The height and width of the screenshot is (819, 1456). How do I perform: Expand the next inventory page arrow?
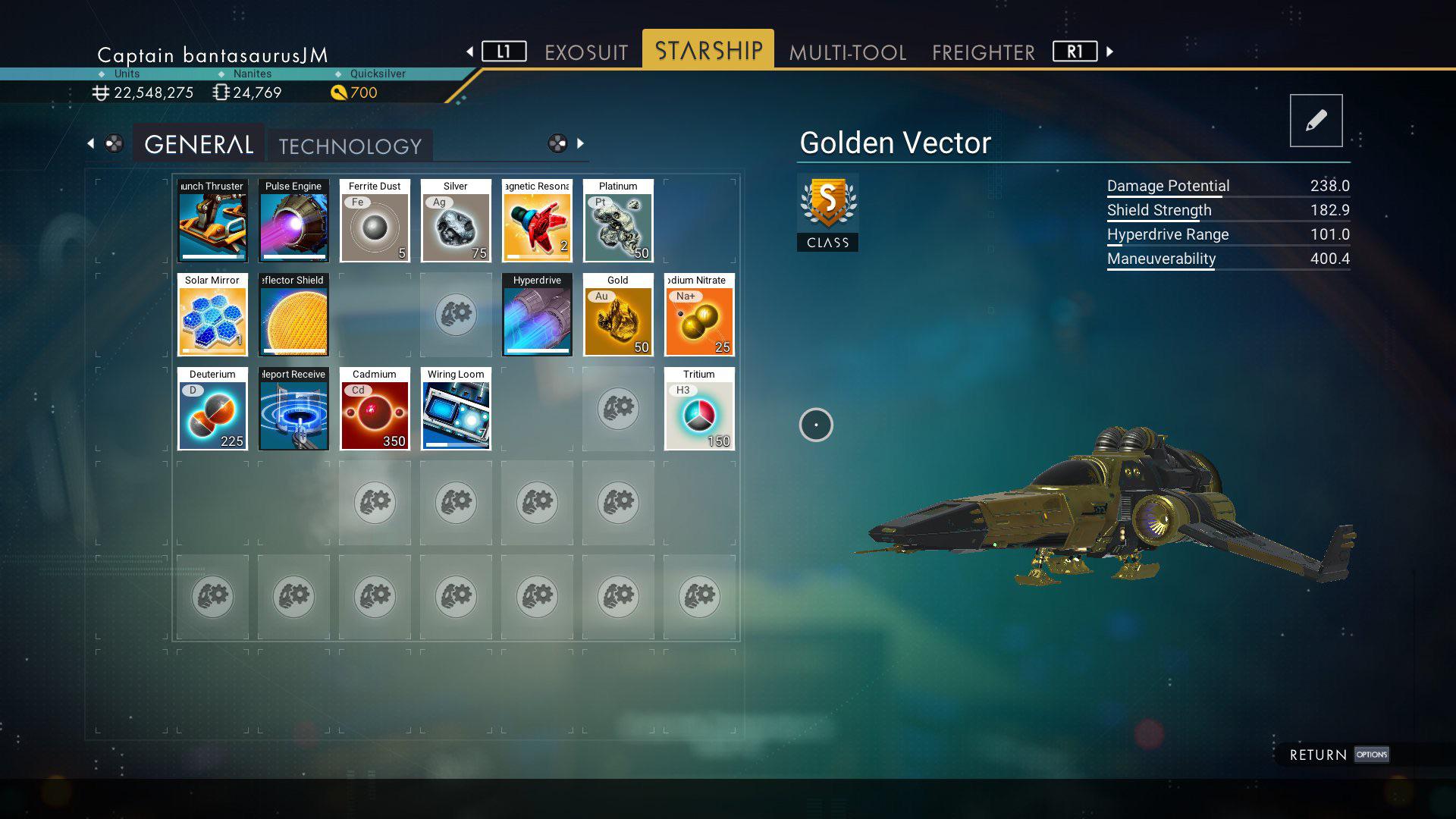tap(581, 143)
